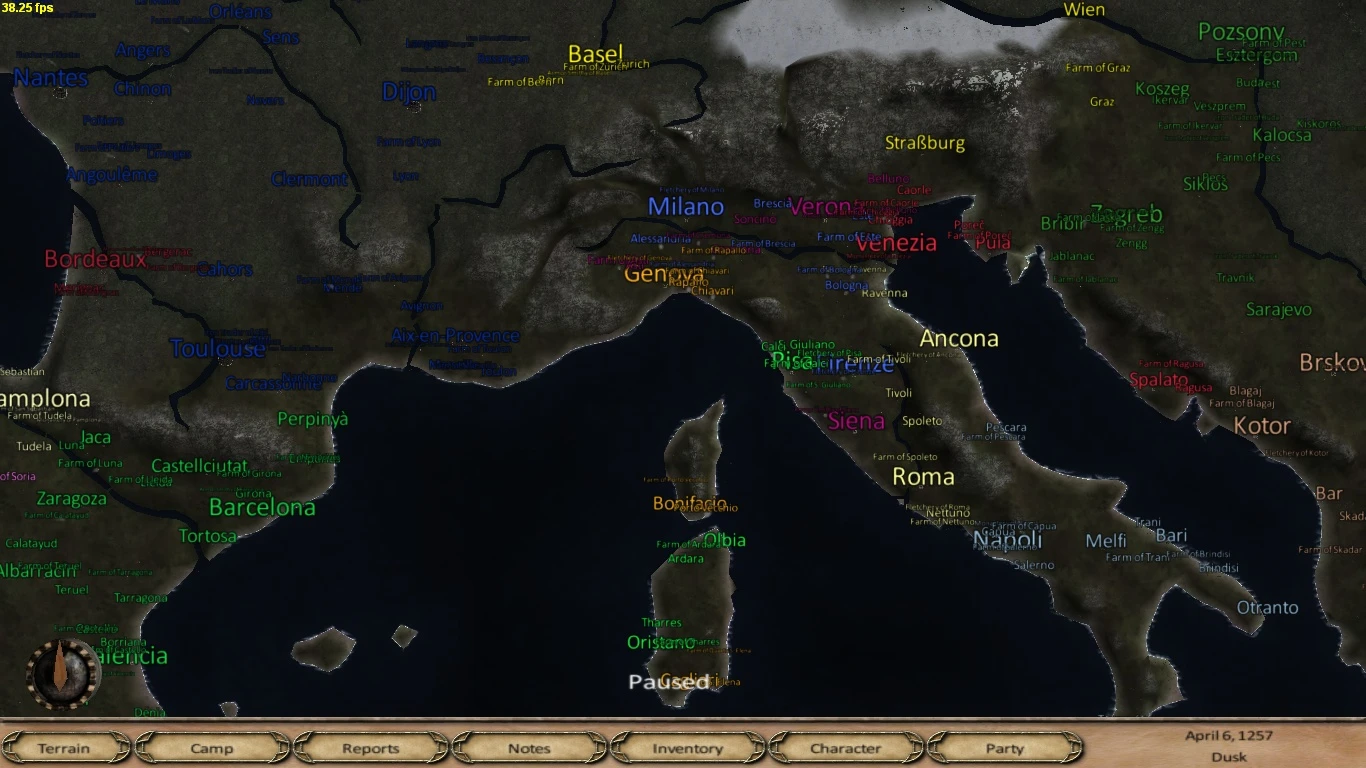Open the Character sheet

tap(845, 748)
